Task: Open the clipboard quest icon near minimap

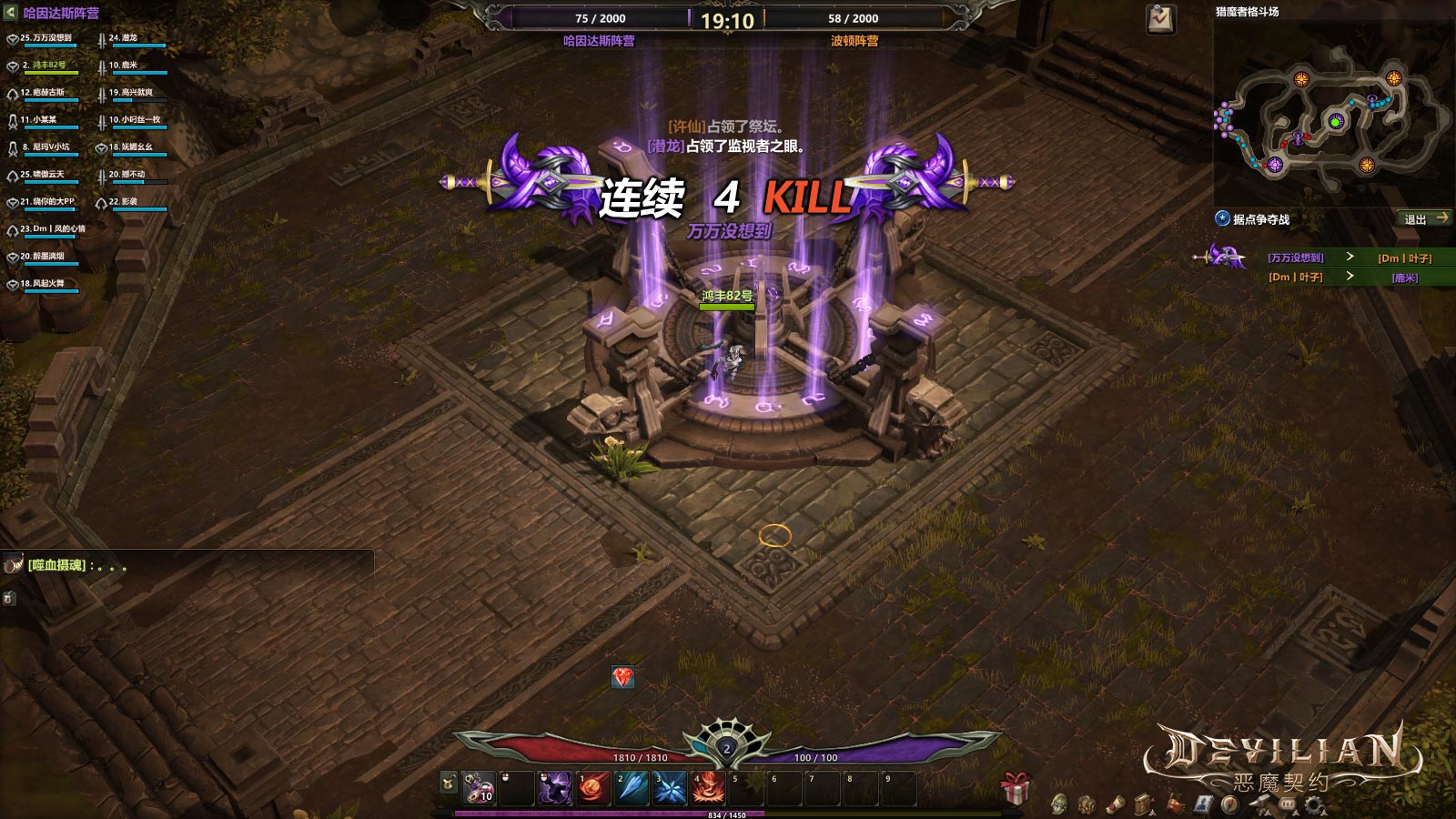Action: 1160,19
